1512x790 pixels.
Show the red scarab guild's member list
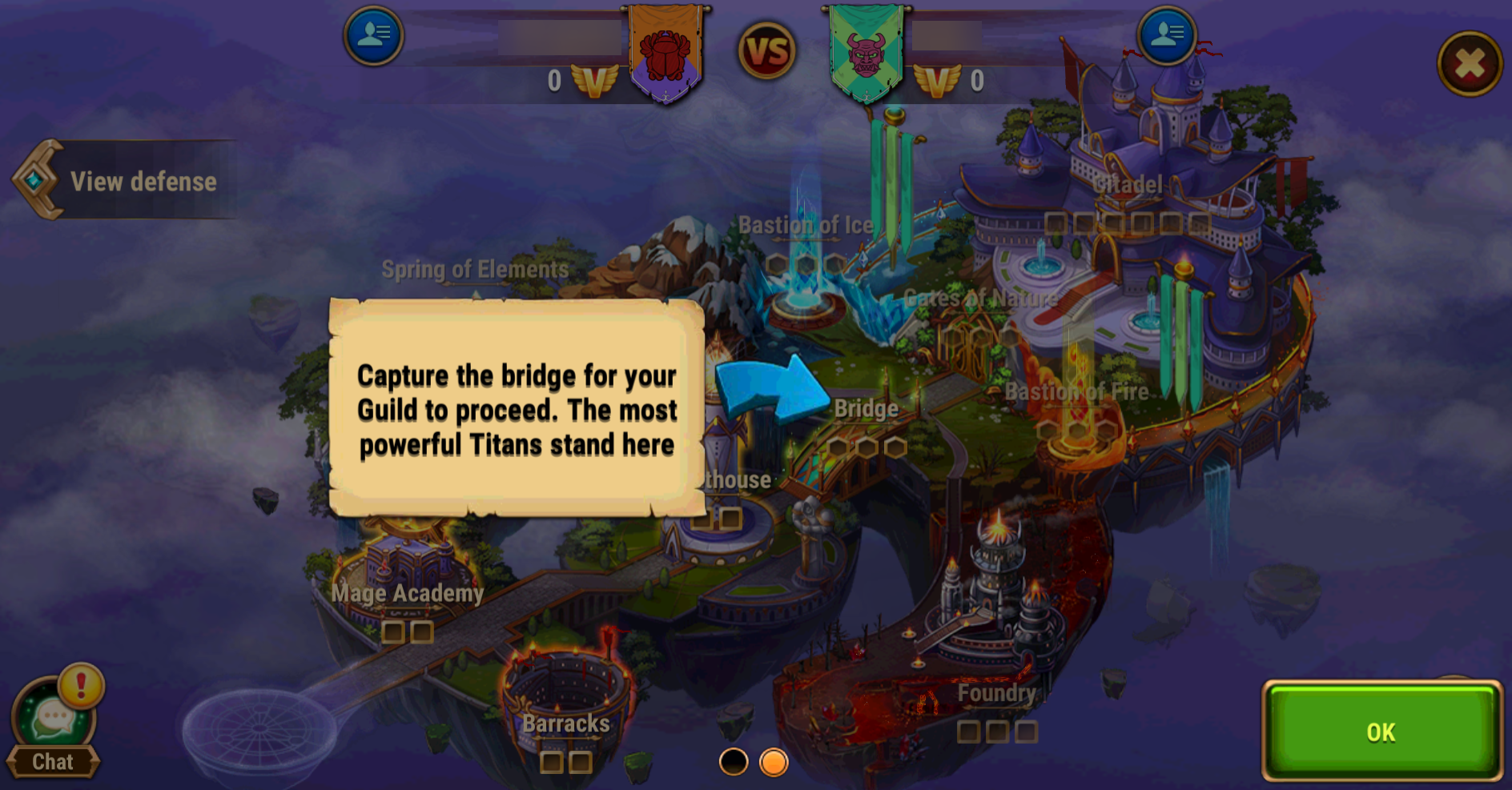click(x=373, y=35)
